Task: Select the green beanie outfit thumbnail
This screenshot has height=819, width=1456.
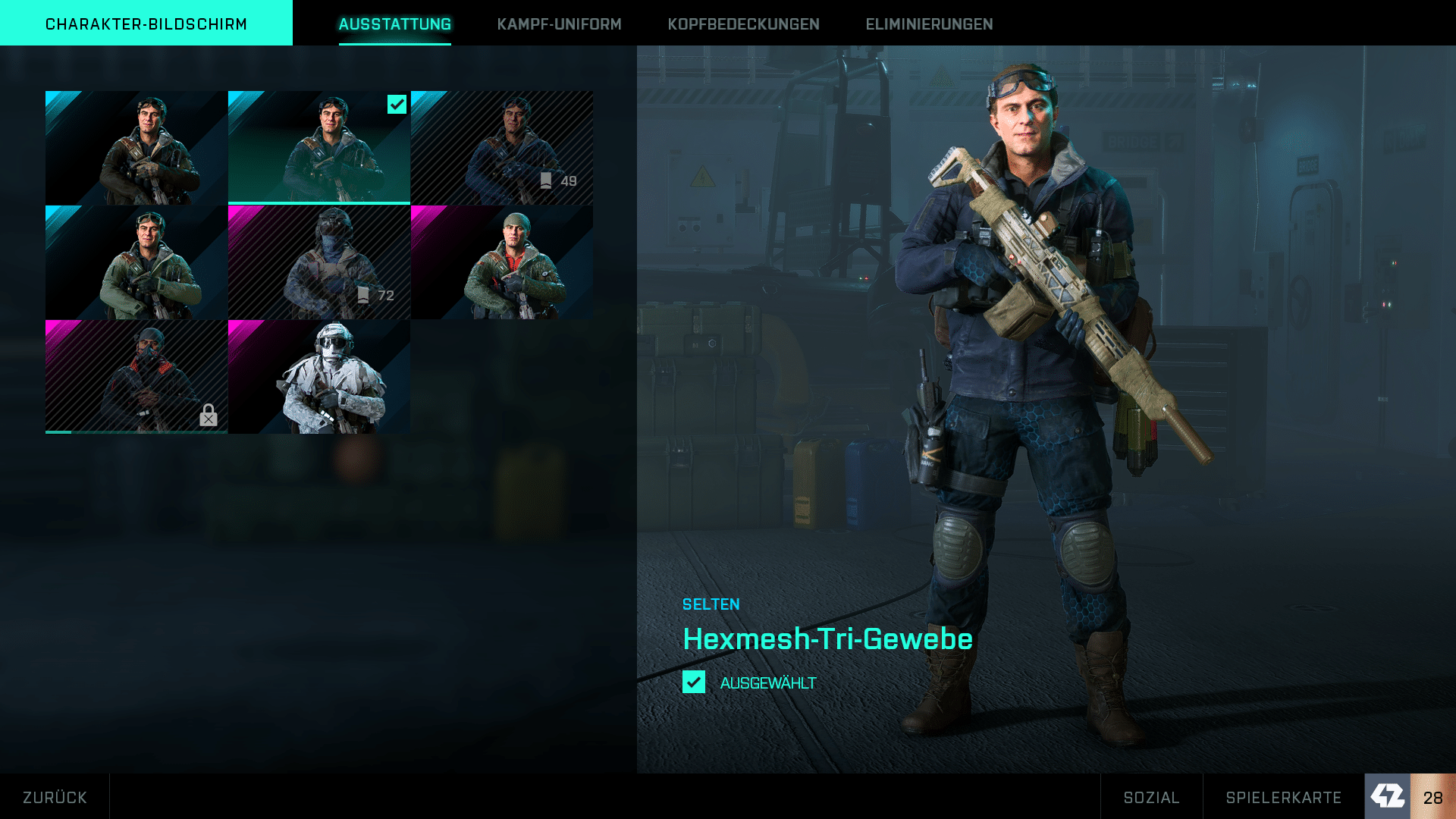Action: tap(502, 262)
